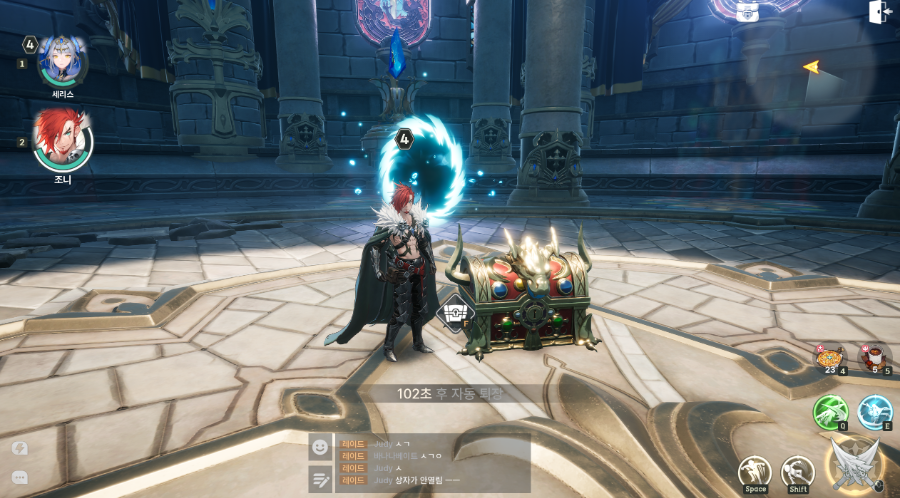The height and width of the screenshot is (498, 900).
Task: Activate the green Q skill
Action: (830, 412)
